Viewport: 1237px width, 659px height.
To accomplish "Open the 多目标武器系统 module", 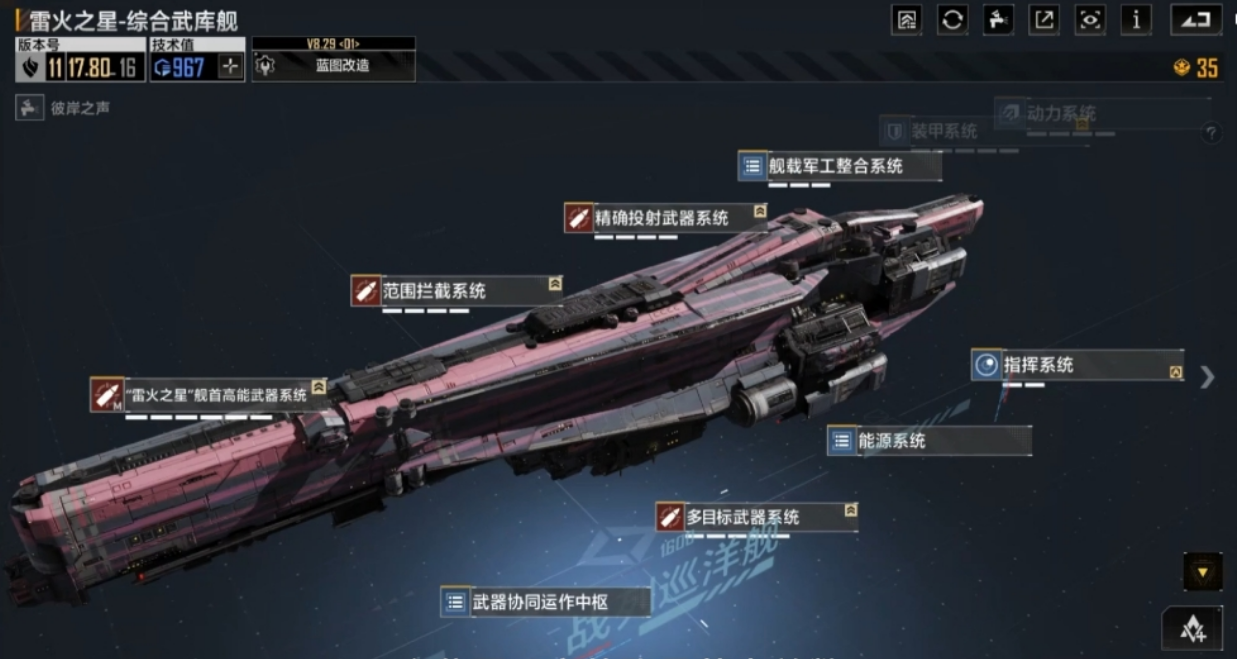I will pyautogui.click(x=755, y=517).
